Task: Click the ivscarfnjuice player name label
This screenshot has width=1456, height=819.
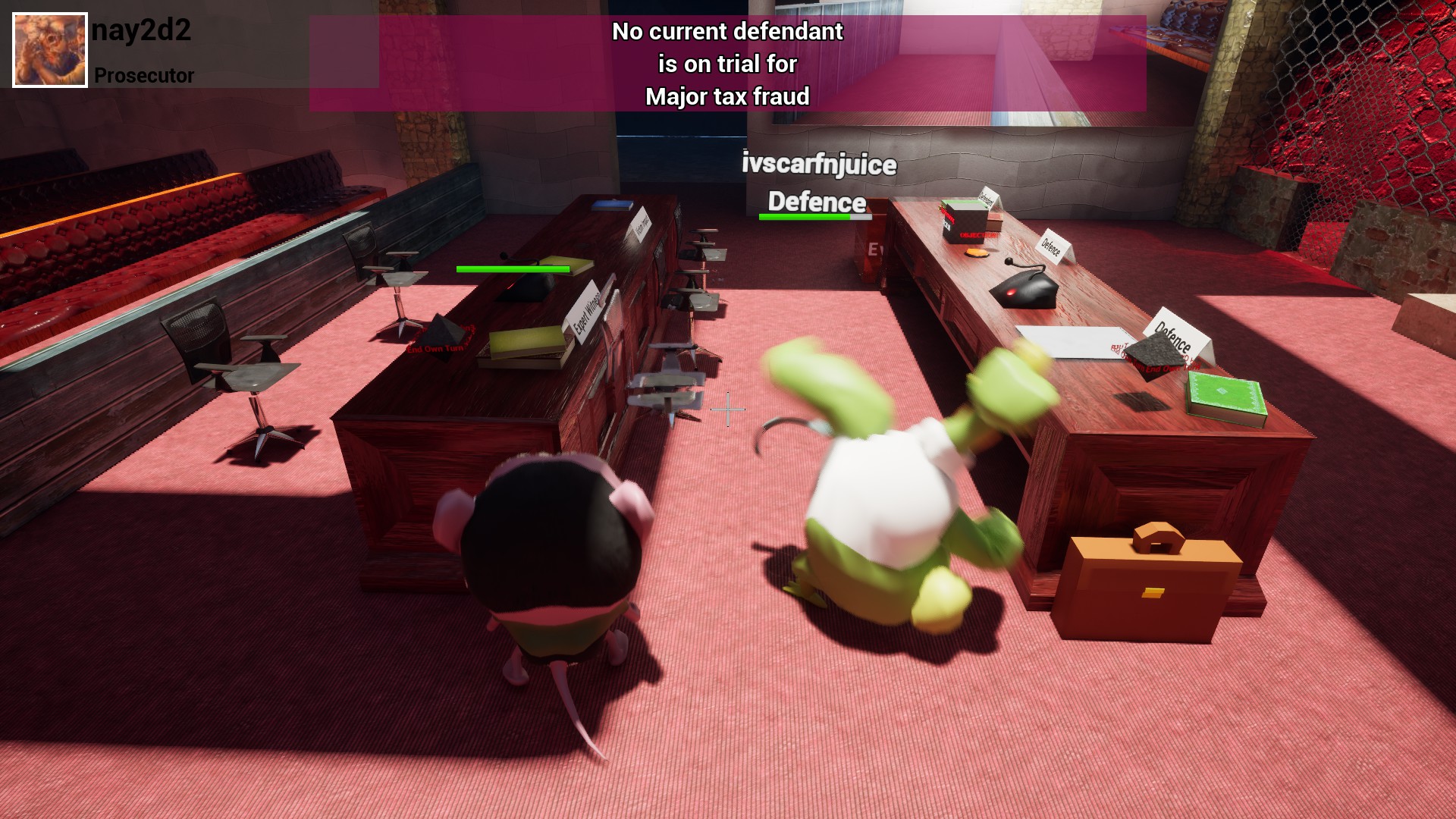Action: point(819,164)
